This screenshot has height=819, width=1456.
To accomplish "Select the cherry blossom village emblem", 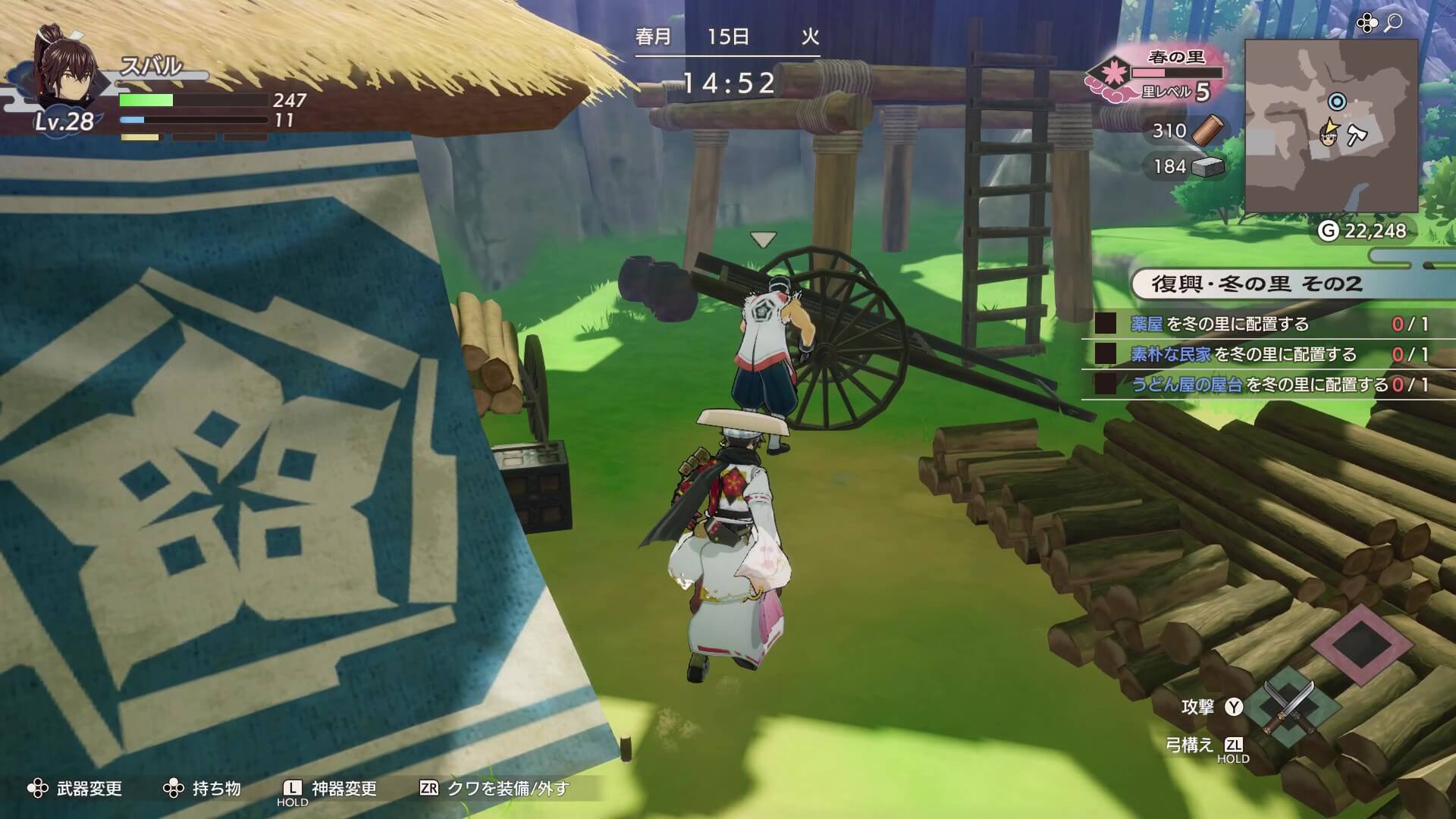I will pos(1112,73).
